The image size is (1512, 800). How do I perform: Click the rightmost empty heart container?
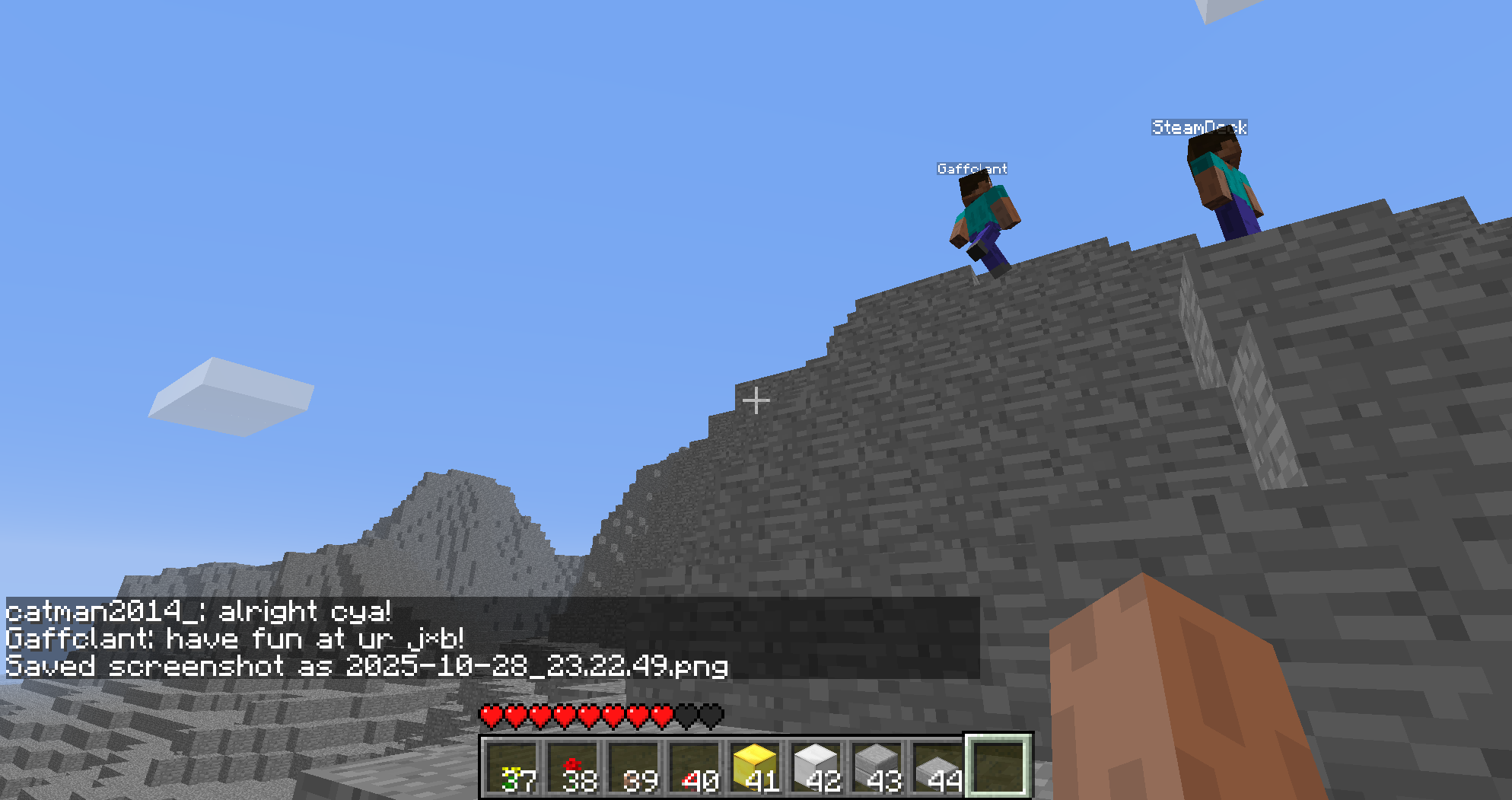[712, 716]
